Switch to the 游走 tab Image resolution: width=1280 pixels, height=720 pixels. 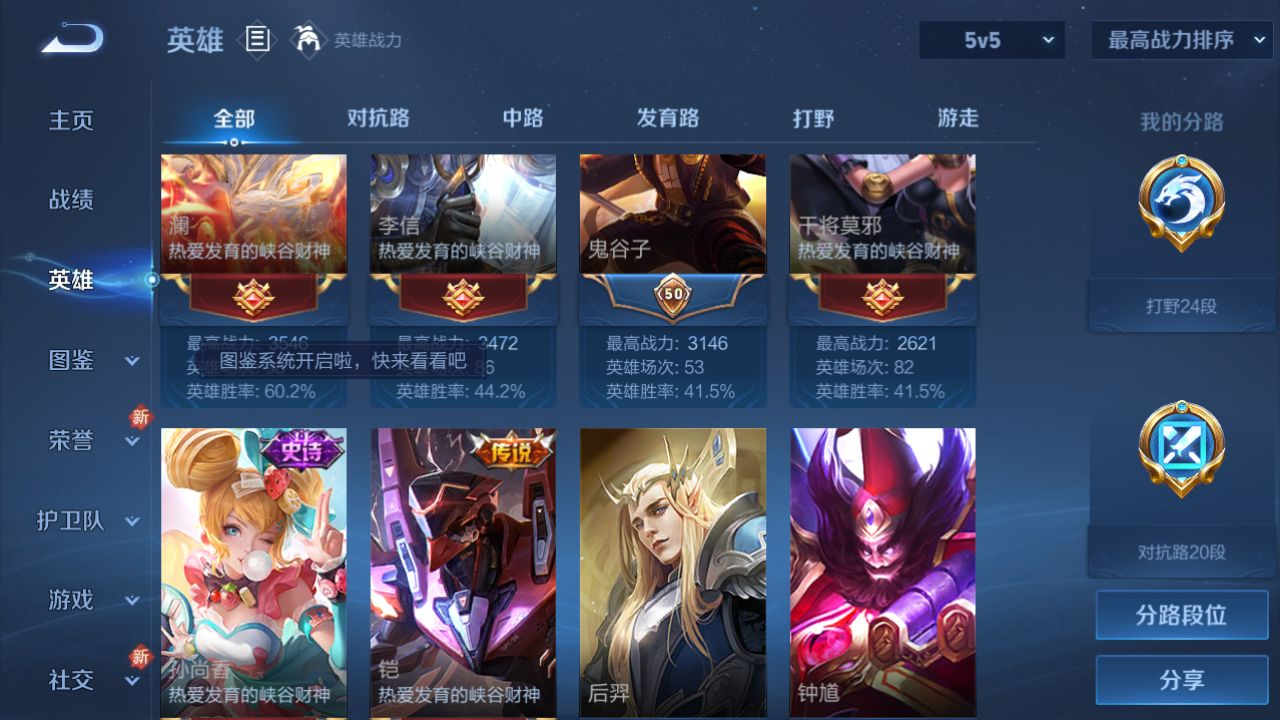tap(958, 118)
